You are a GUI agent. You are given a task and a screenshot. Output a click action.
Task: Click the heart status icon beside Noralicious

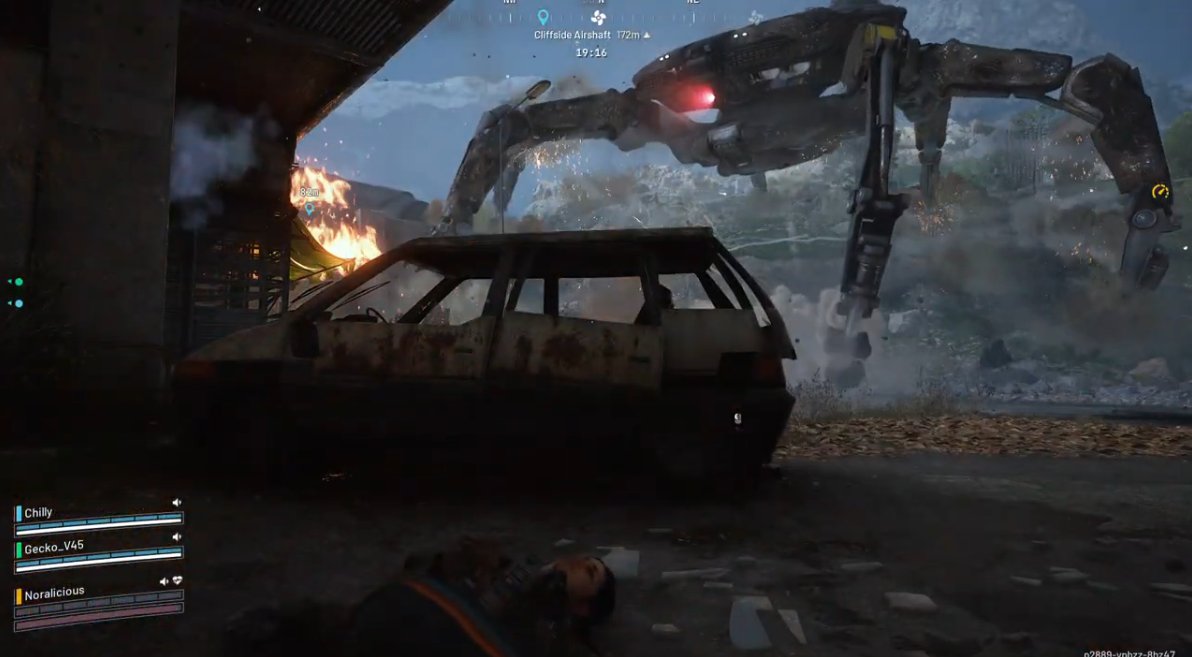tap(177, 580)
